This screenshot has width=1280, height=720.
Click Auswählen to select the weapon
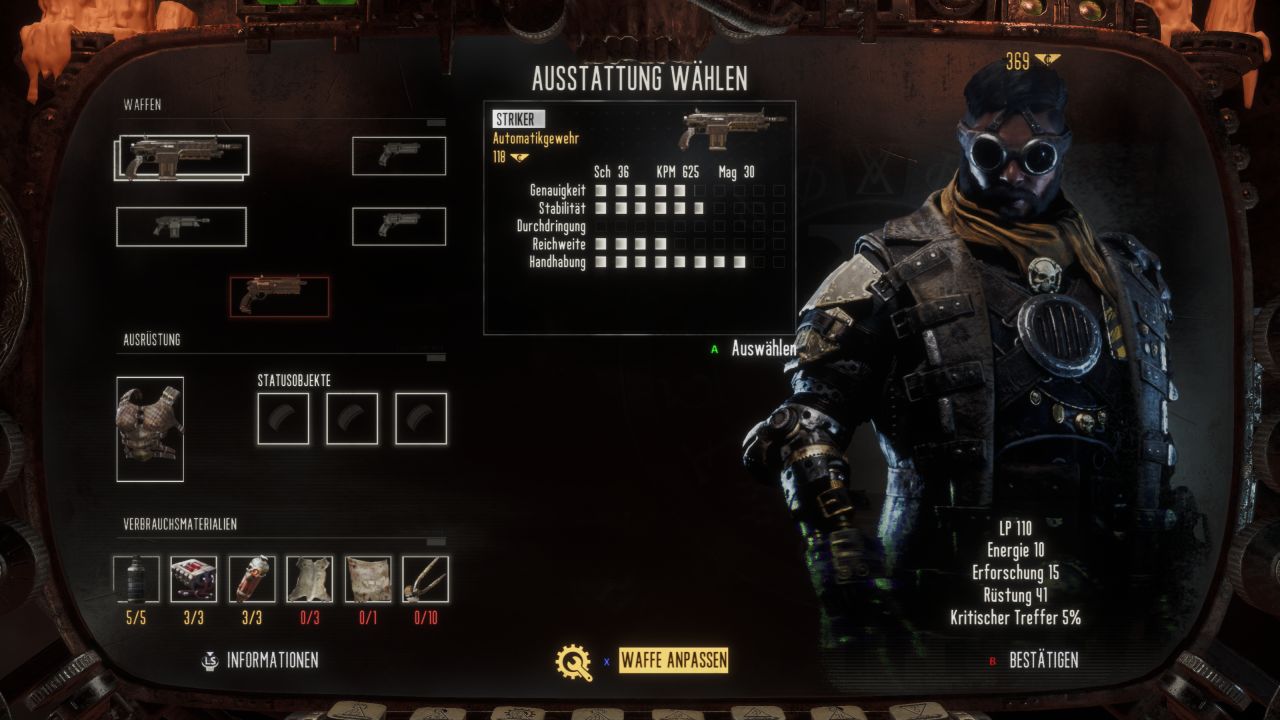(x=763, y=348)
